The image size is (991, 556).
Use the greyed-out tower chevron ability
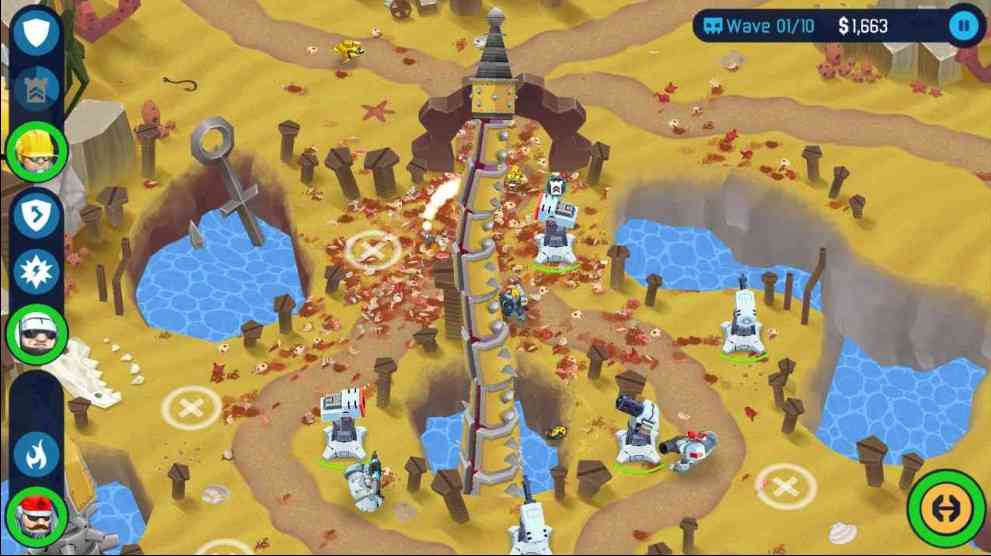click(37, 90)
